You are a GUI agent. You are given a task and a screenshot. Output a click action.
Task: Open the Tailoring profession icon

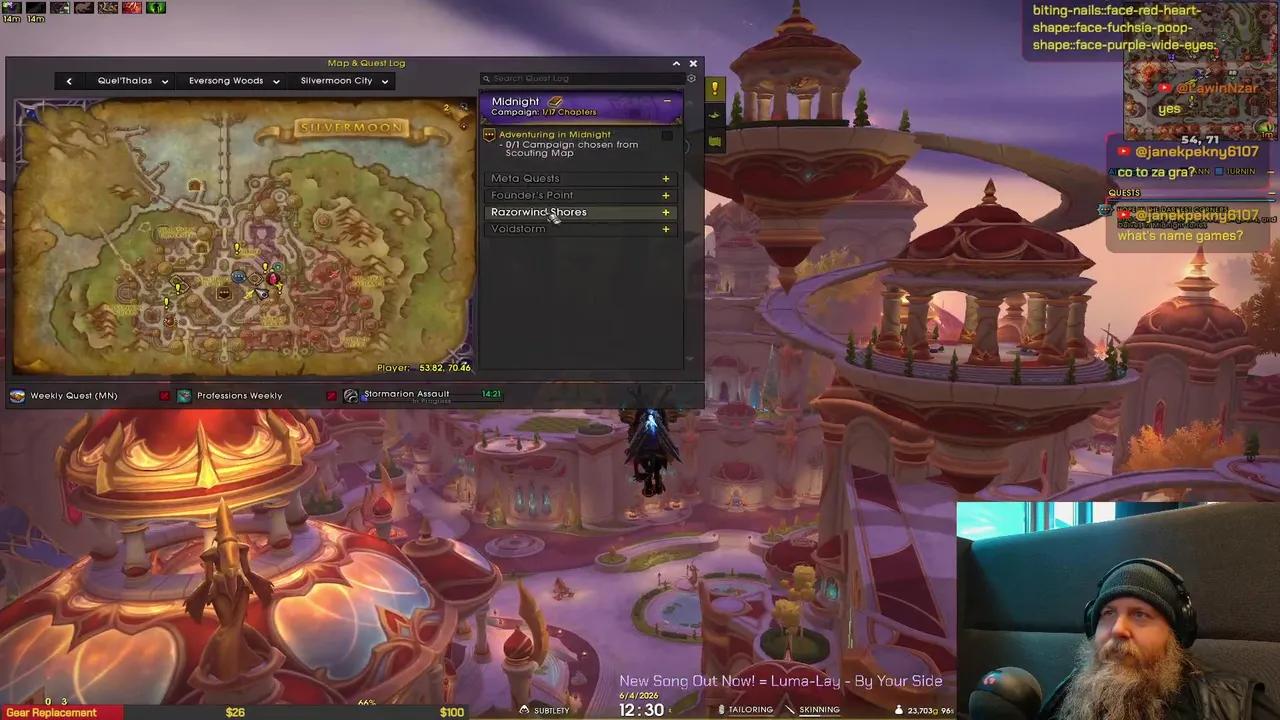722,709
